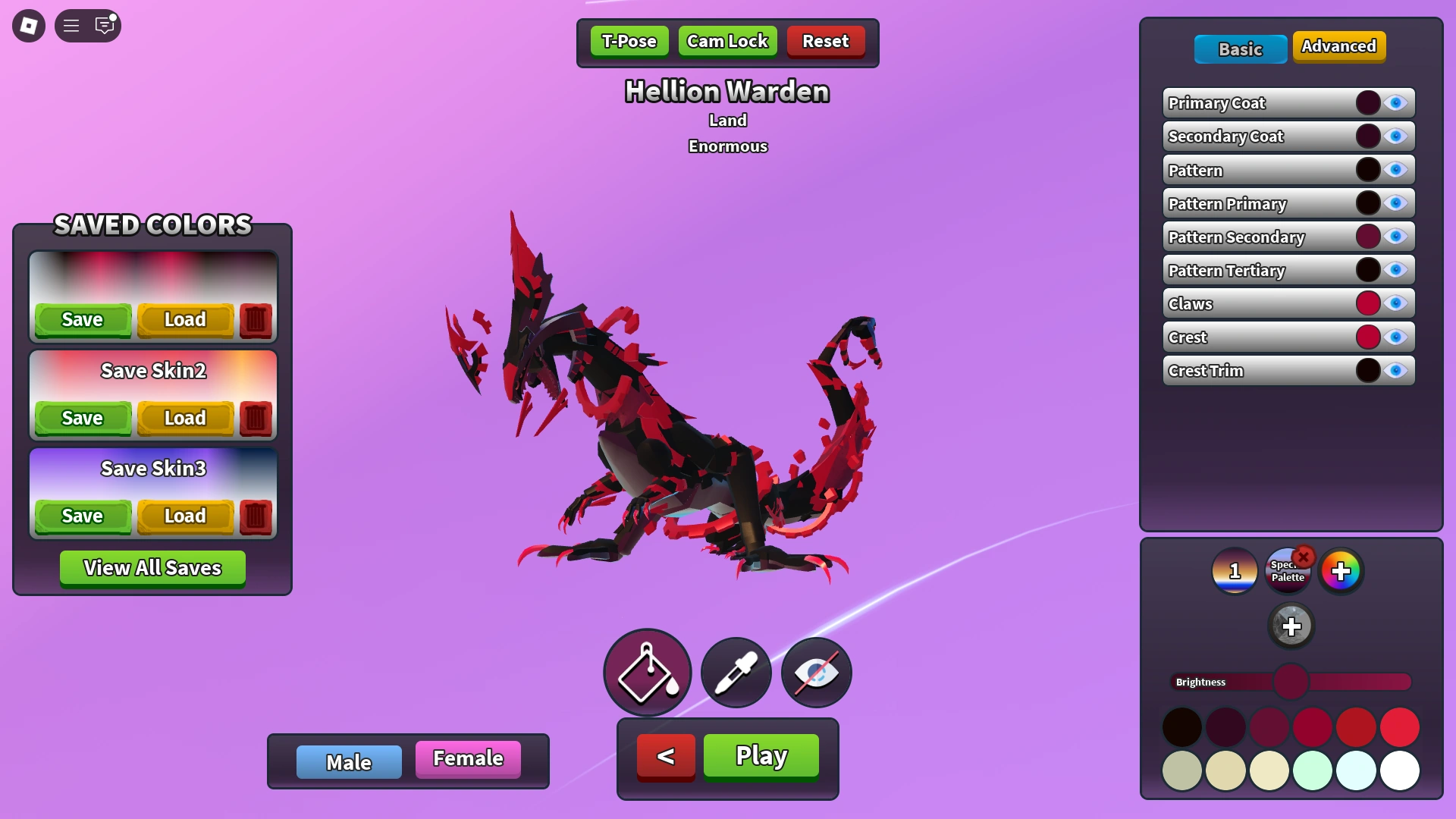Select the Basic tab
Viewport: 1456px width, 819px height.
tap(1240, 49)
